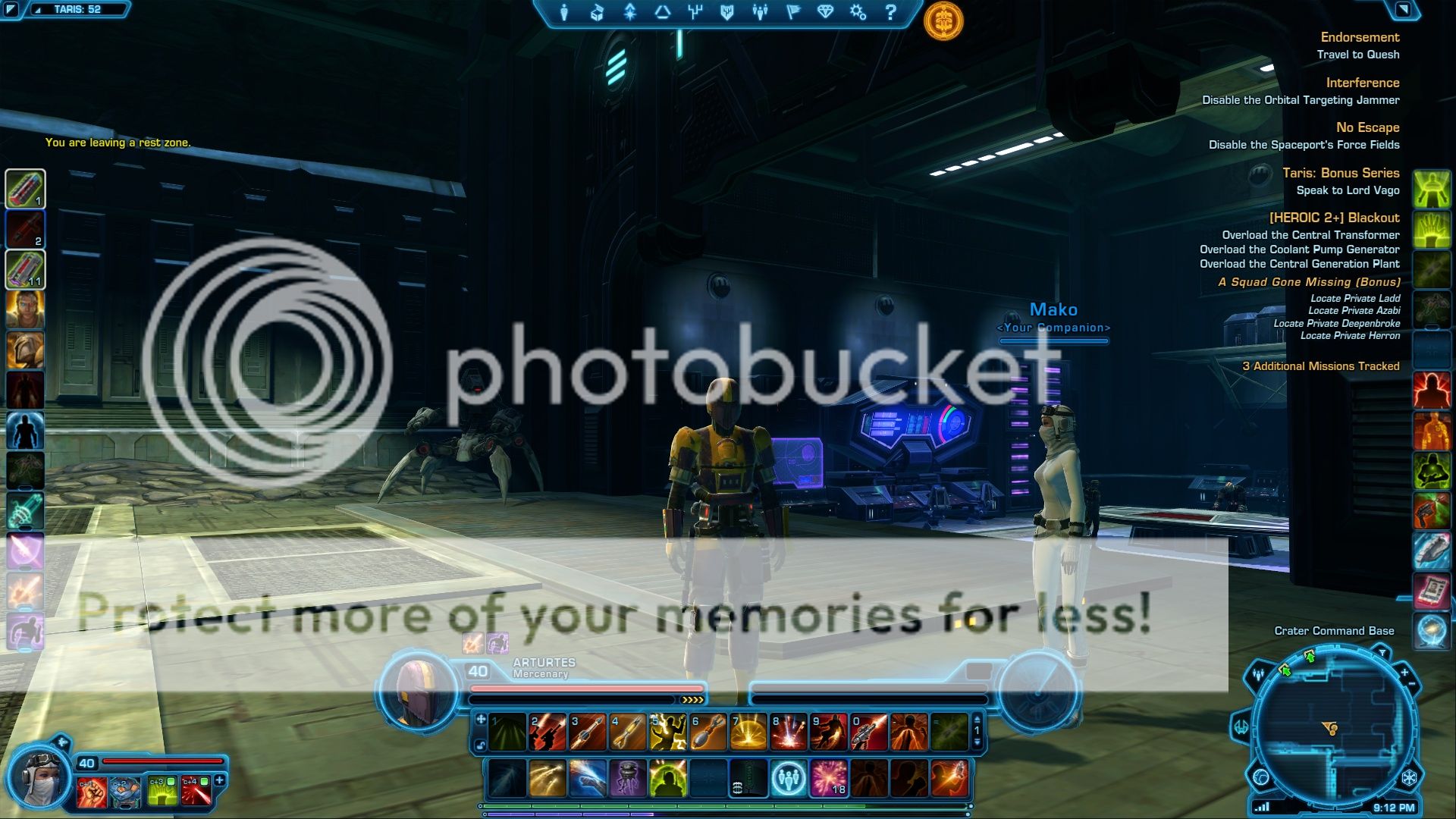Open the preferences gear icon
Image resolution: width=1456 pixels, height=819 pixels.
click(858, 12)
